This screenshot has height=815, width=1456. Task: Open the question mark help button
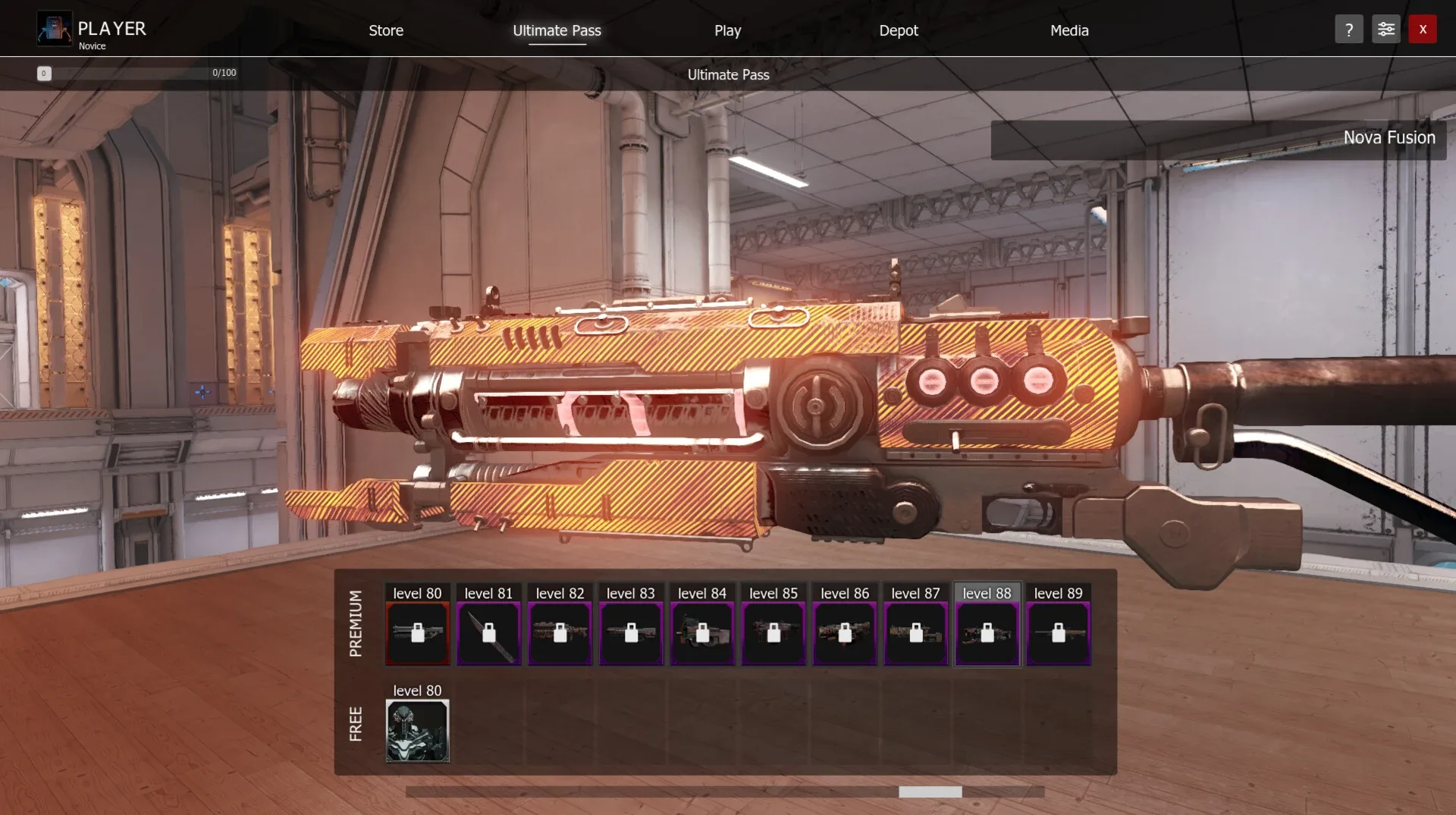tap(1348, 30)
